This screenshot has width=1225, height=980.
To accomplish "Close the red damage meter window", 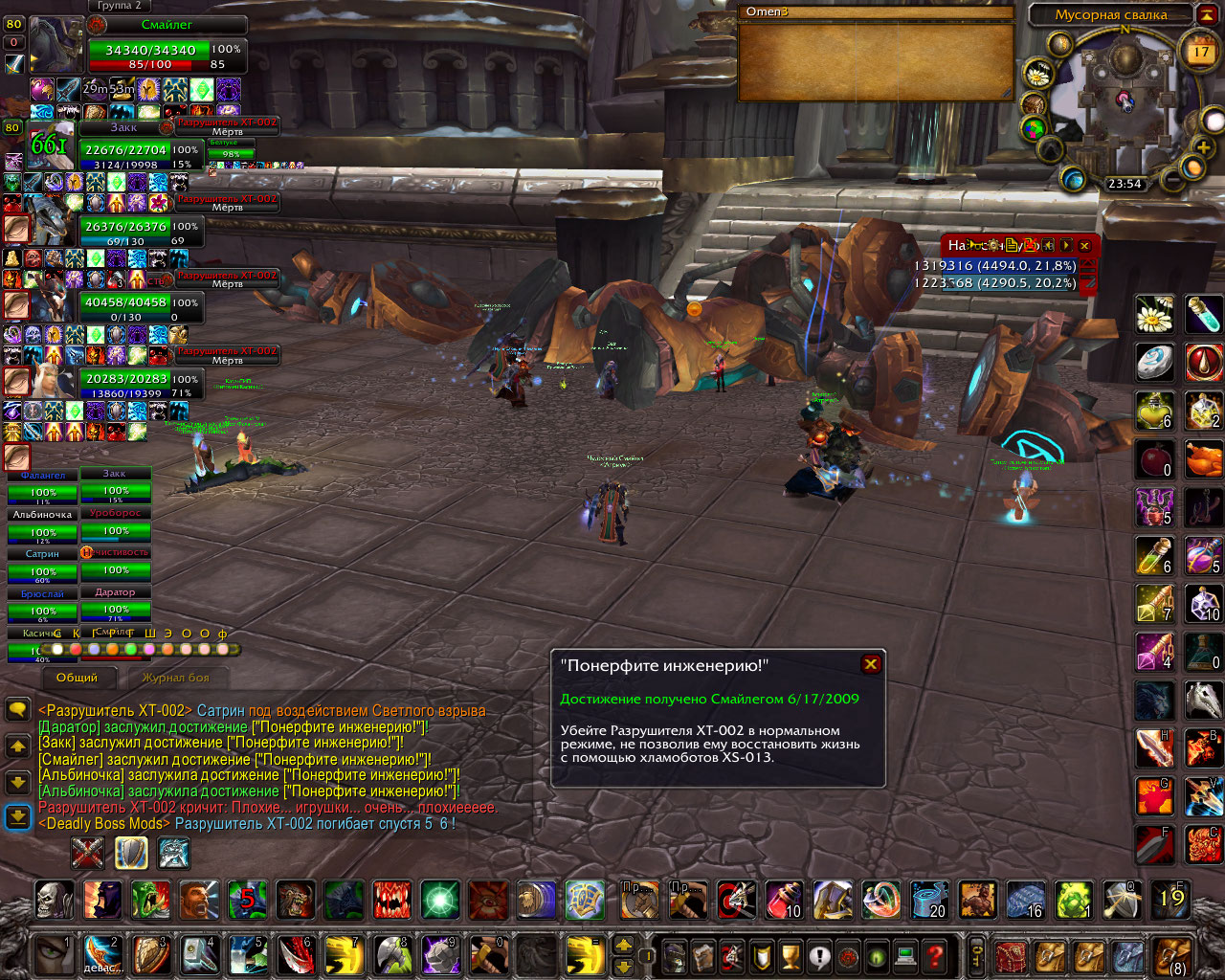I will coord(1084,246).
